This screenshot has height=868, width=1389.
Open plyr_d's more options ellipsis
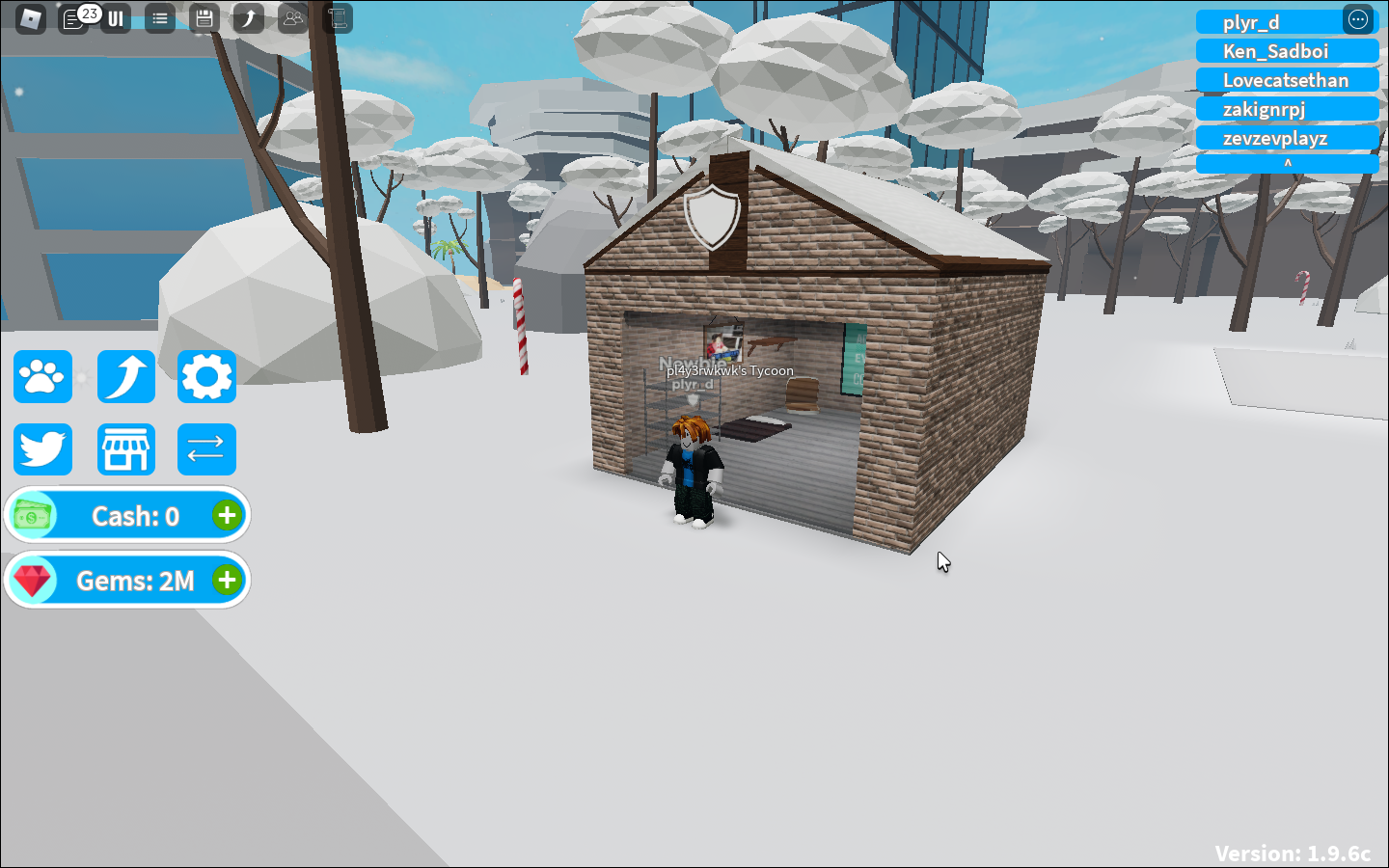point(1357,19)
